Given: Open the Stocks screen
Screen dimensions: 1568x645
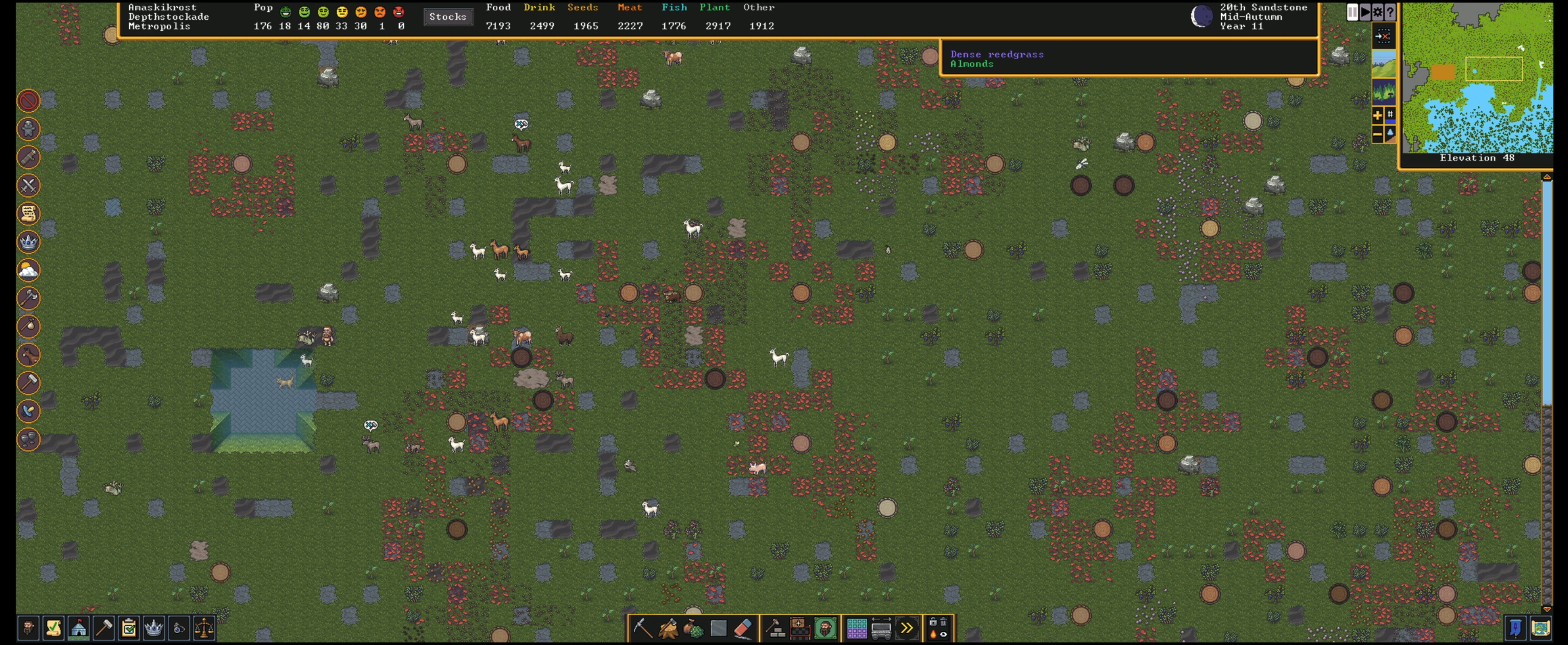Looking at the screenshot, I should click(x=448, y=17).
